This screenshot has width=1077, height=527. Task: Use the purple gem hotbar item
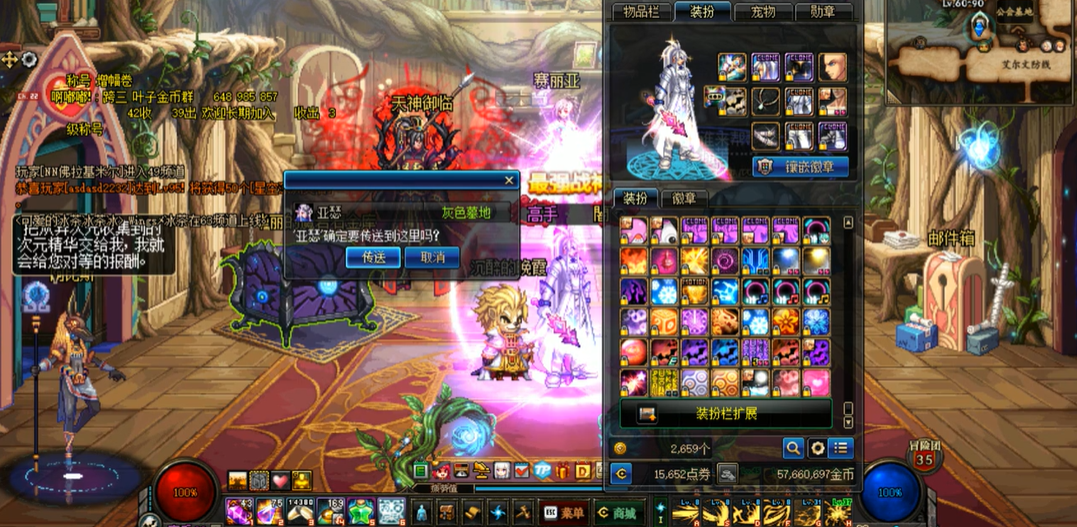tap(240, 512)
